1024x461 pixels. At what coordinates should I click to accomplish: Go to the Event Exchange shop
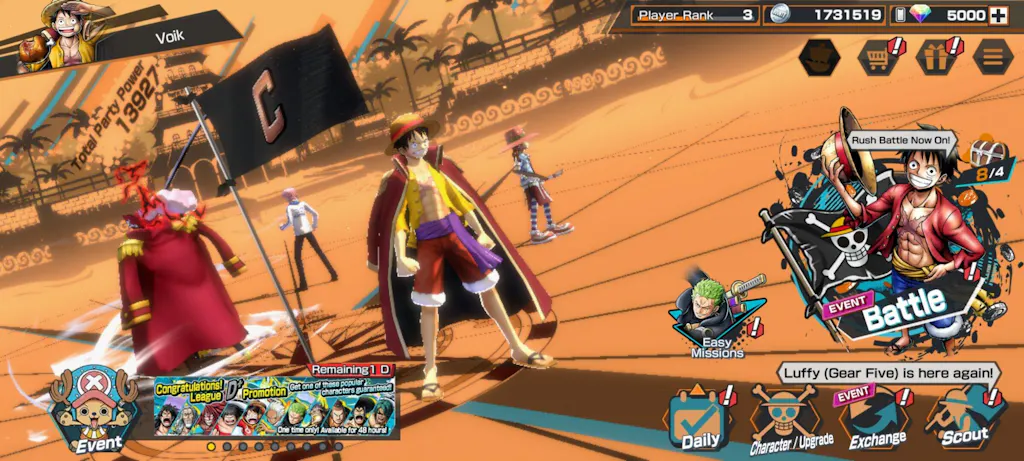pyautogui.click(x=877, y=420)
